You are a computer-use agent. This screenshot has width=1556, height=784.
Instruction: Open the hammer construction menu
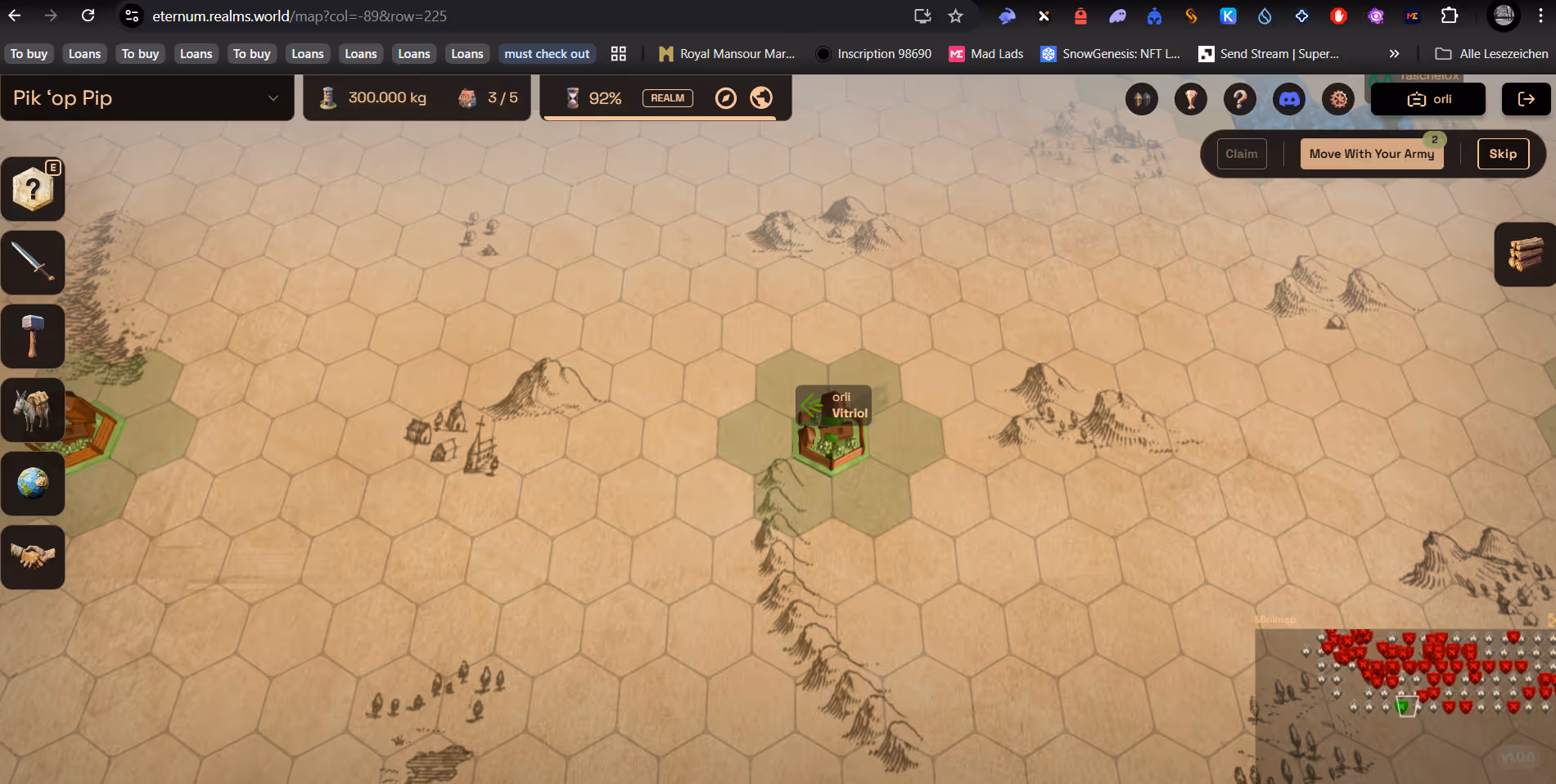tap(33, 336)
